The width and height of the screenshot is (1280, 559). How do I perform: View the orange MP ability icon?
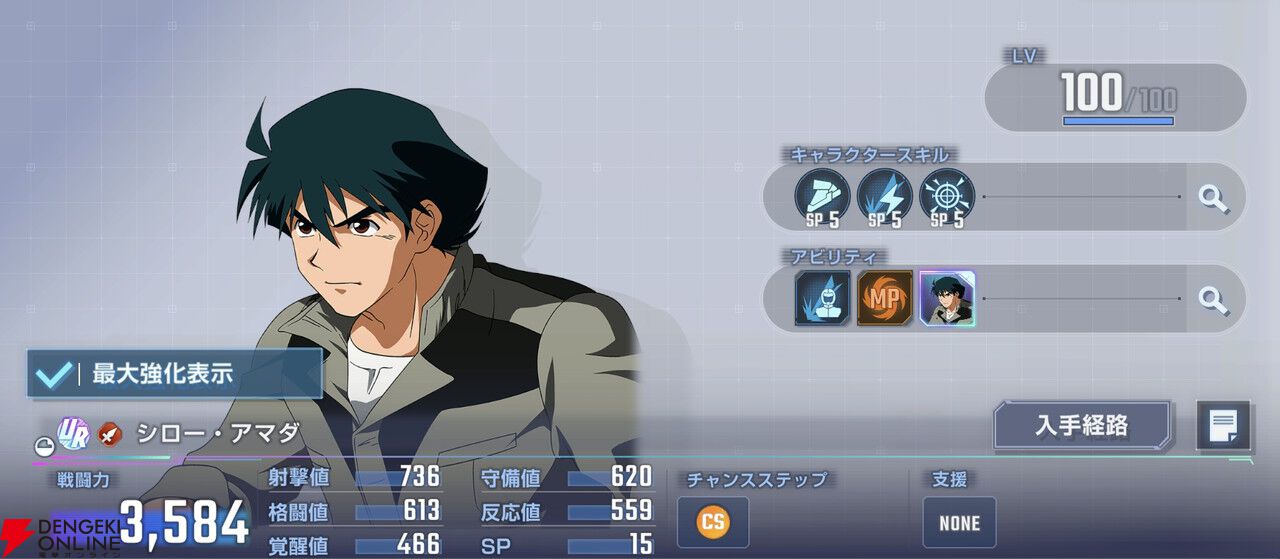(884, 298)
